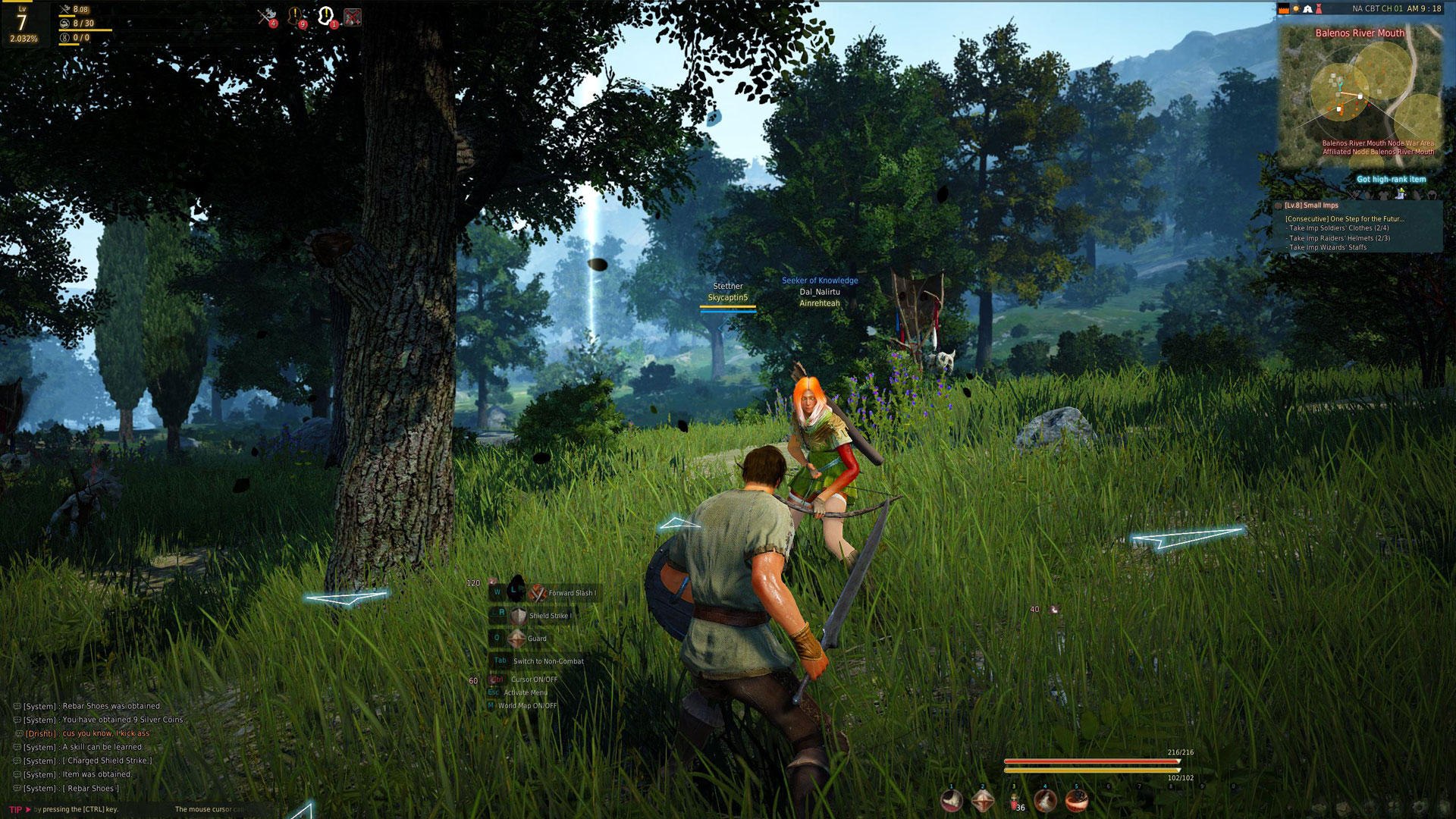This screenshot has height=819, width=1456.
Task: Click the red crossed-out potion icon
Action: pos(352,17)
